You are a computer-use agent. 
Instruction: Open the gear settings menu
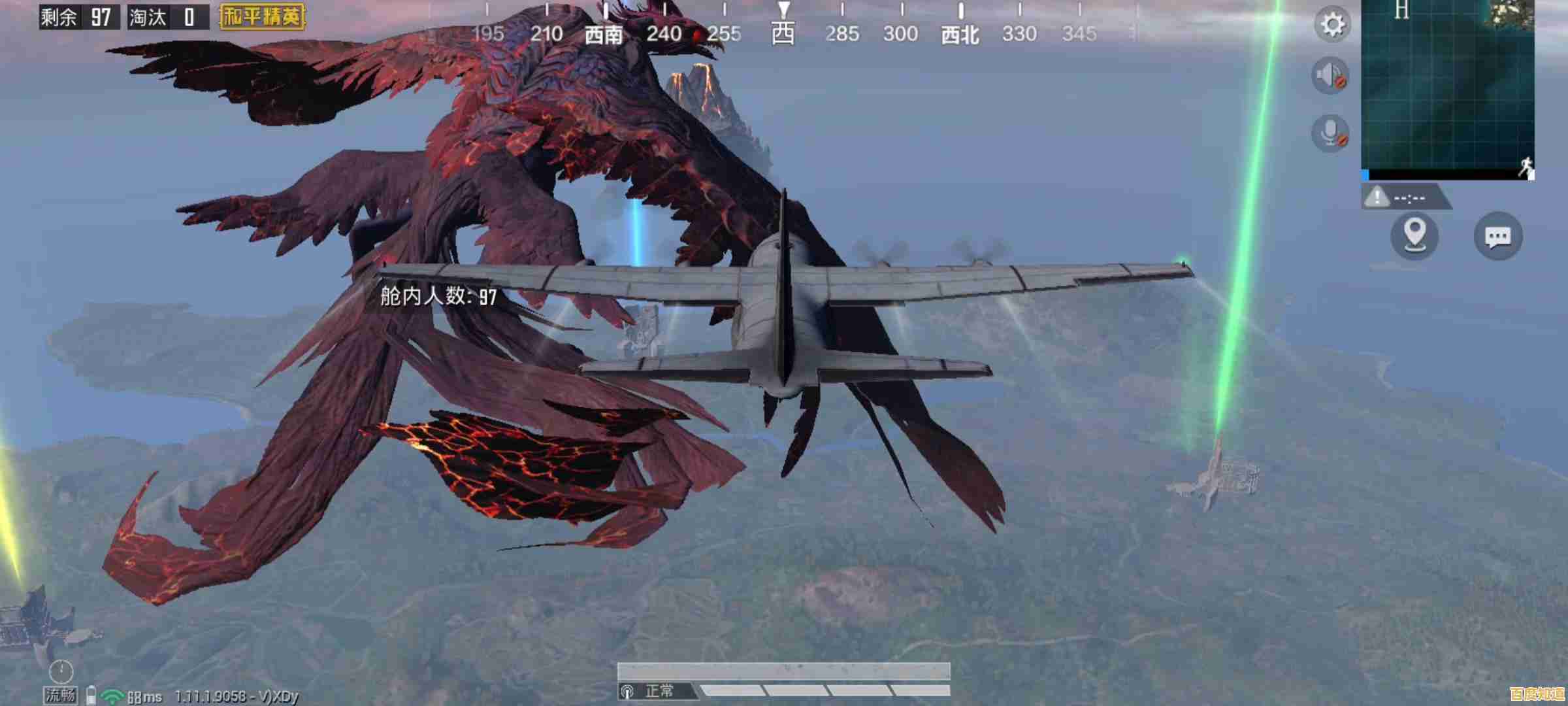pyautogui.click(x=1332, y=25)
